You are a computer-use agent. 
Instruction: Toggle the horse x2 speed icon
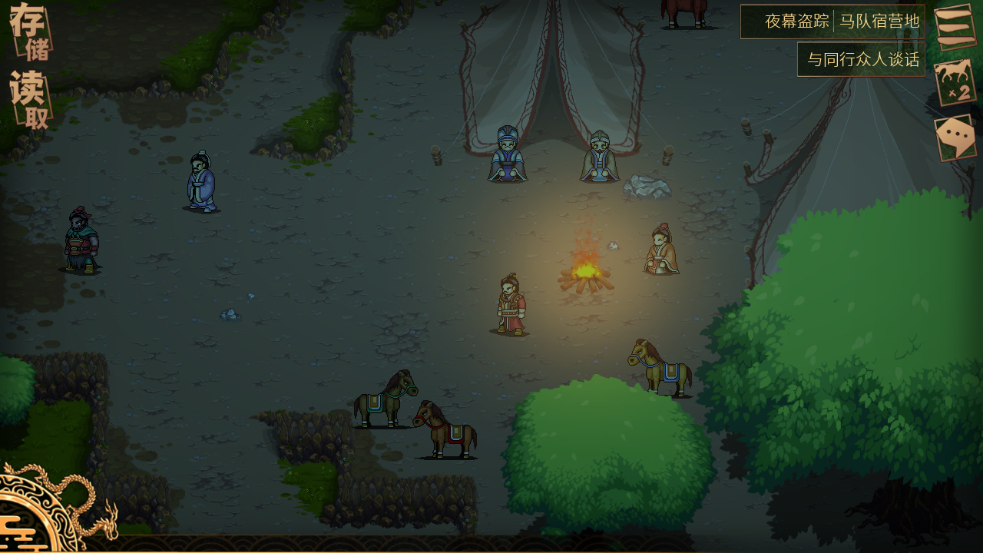pos(954,82)
